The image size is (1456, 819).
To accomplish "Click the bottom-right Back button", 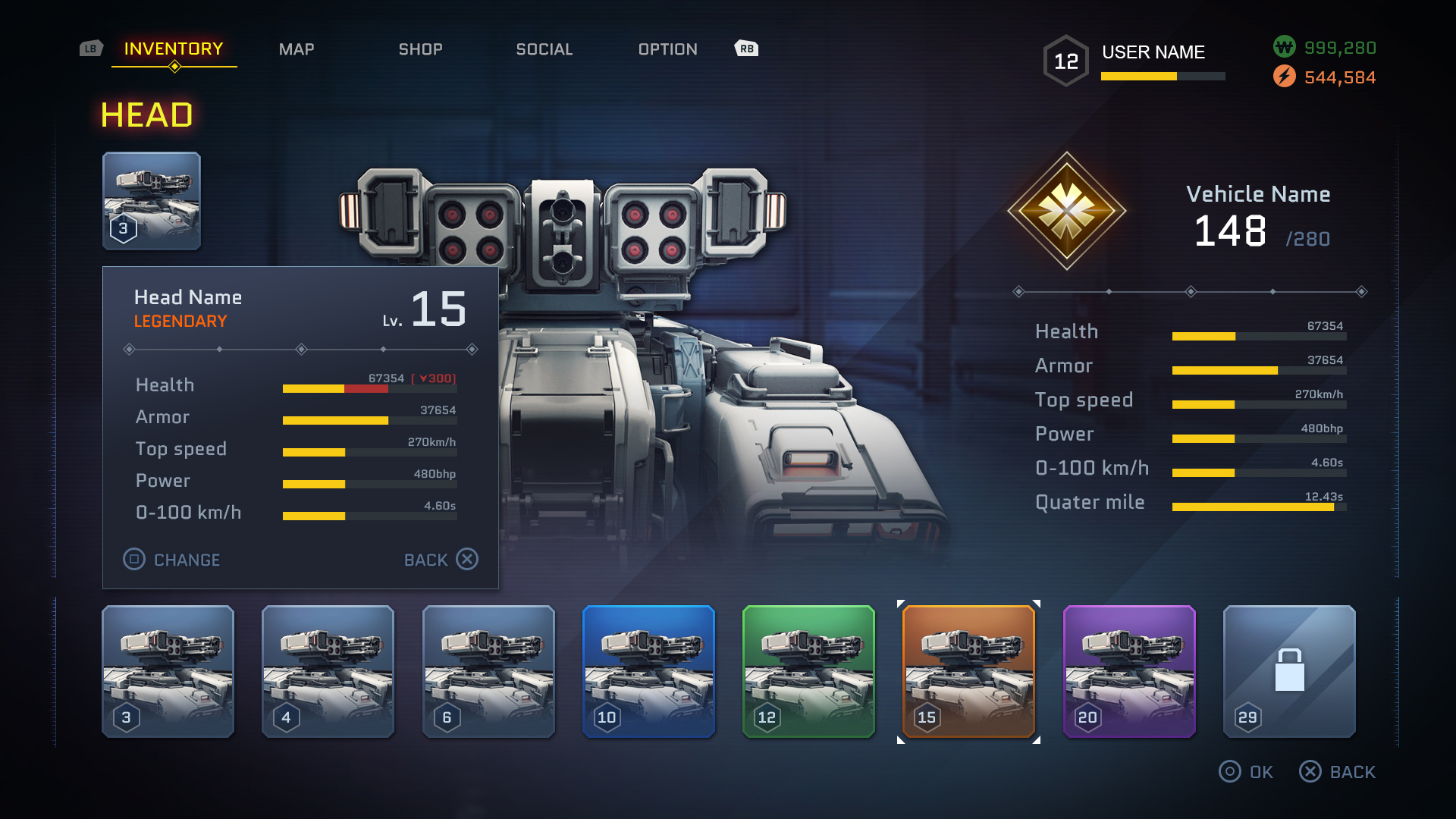I will (x=1338, y=772).
